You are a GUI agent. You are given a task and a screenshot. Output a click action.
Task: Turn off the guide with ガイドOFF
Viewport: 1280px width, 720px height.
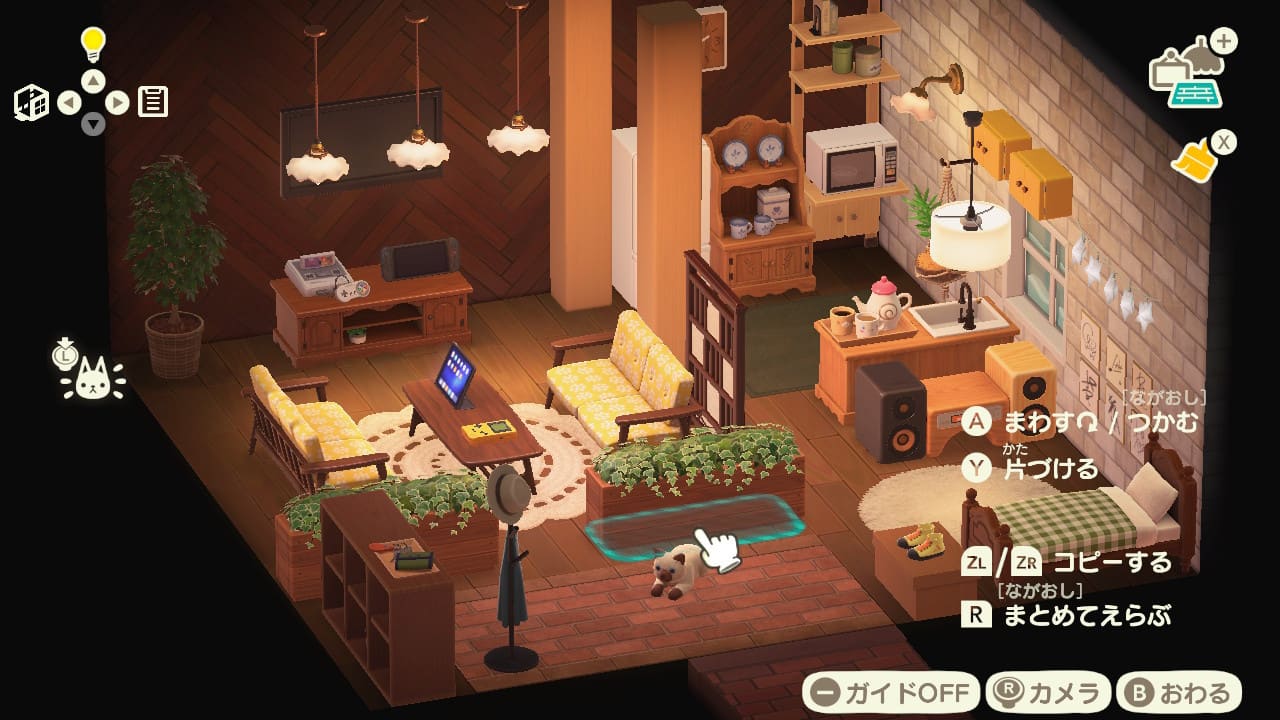(892, 692)
